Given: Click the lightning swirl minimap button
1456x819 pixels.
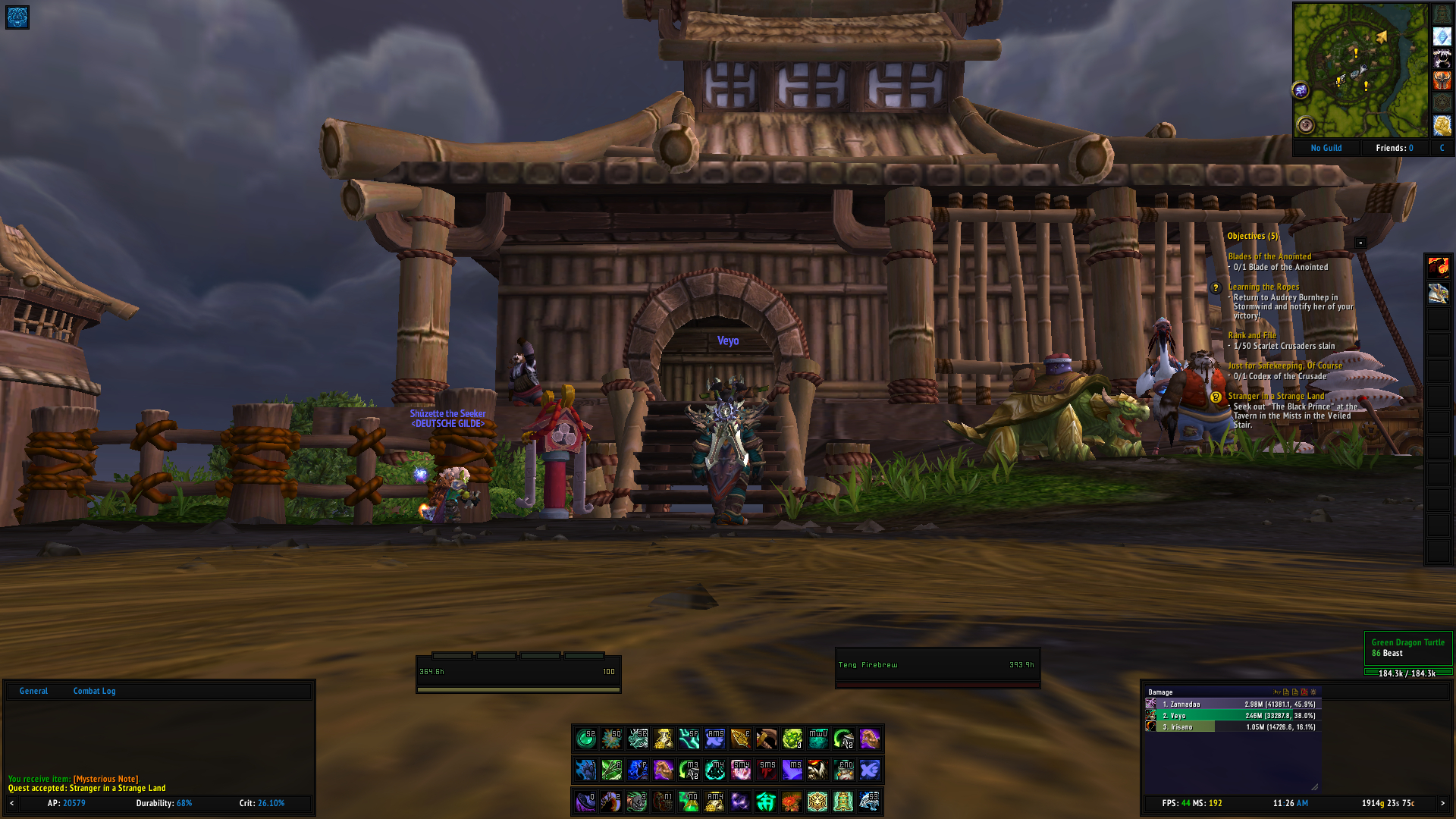Looking at the screenshot, I should coord(1301,90).
